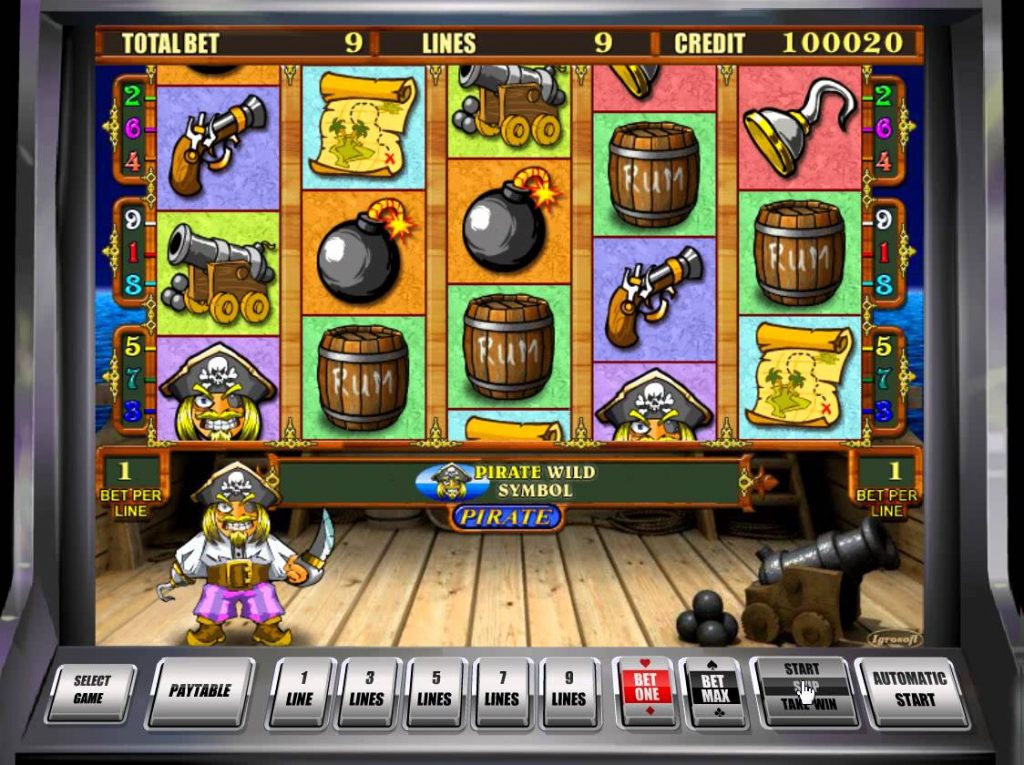Click the red Bet One button
This screenshot has width=1024, height=765.
tap(645, 689)
